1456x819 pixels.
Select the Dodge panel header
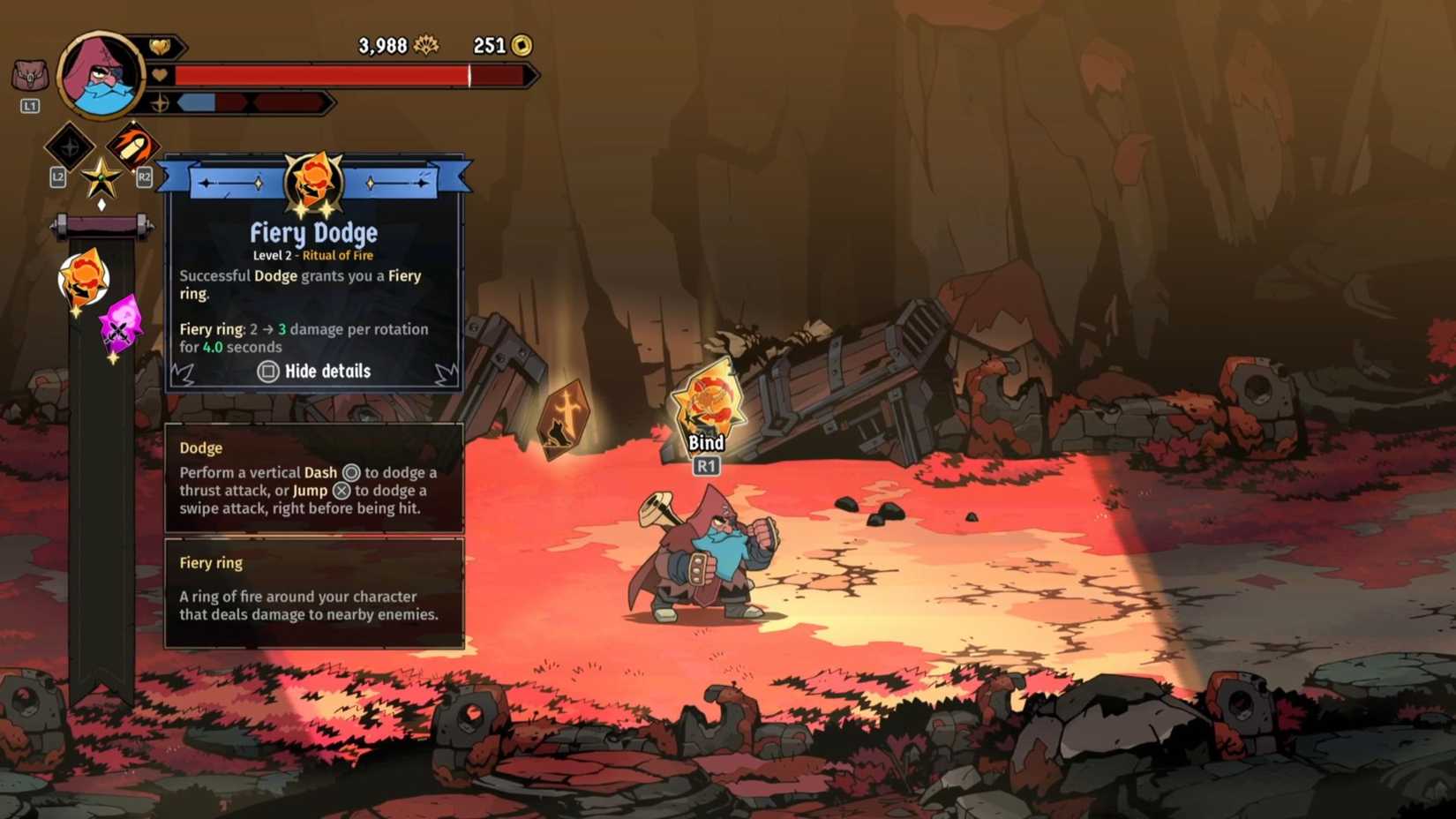(199, 447)
